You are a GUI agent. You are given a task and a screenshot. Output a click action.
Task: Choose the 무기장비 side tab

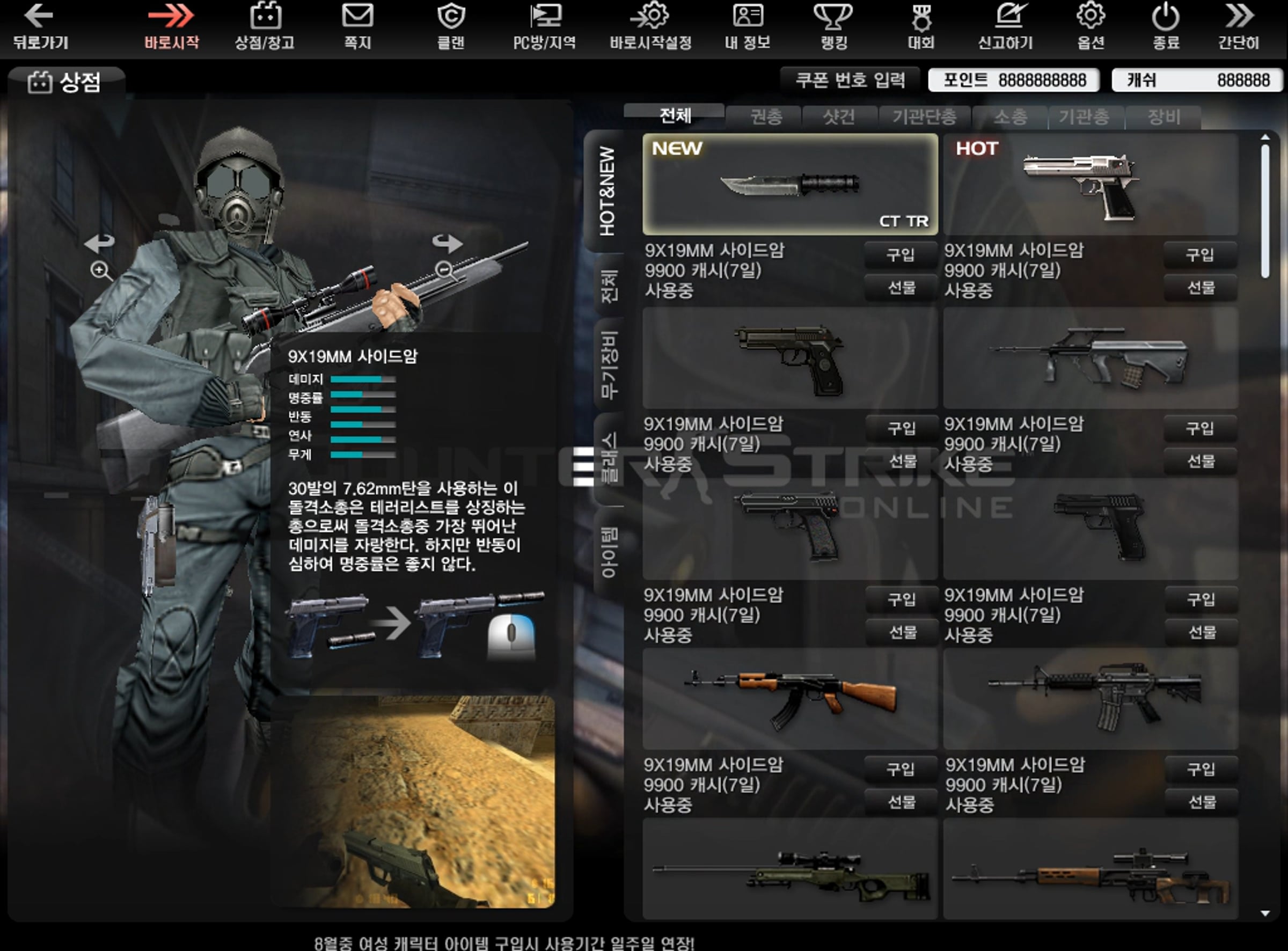609,365
